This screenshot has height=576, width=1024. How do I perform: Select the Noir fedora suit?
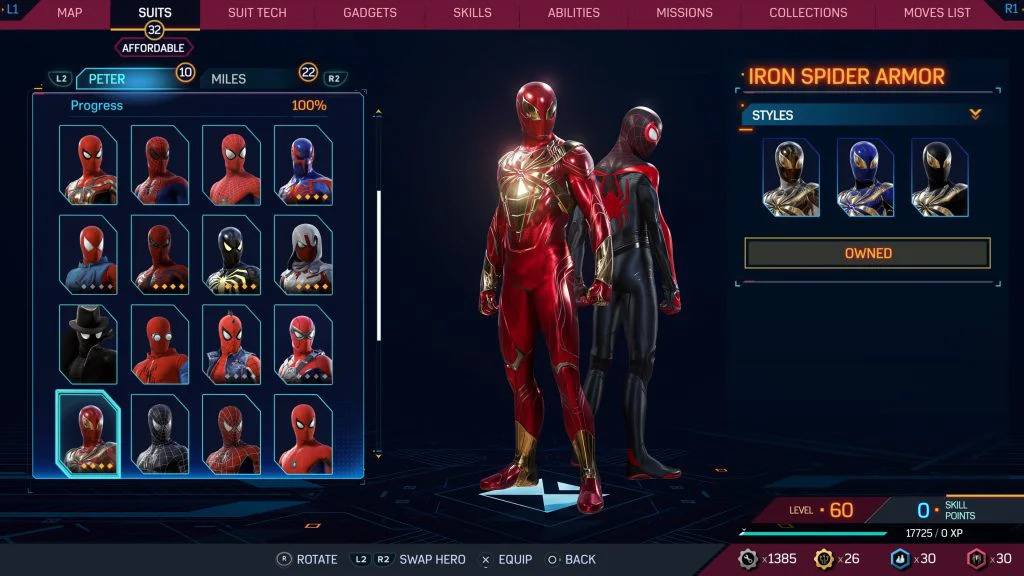click(x=88, y=344)
